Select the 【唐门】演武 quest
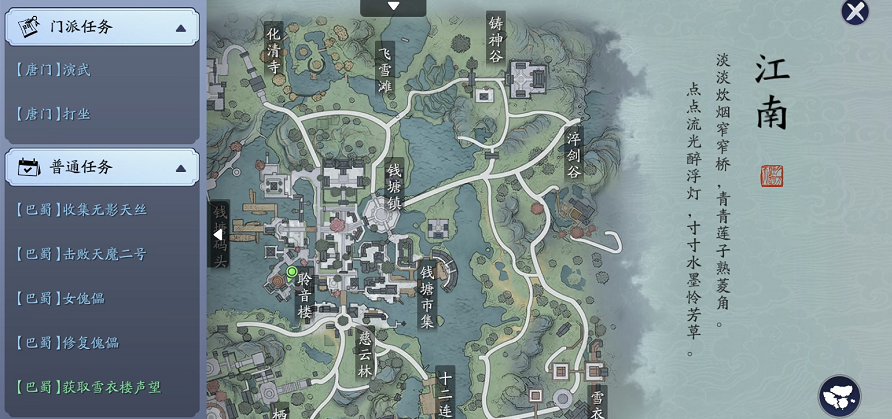The height and width of the screenshot is (419, 892). 54,70
